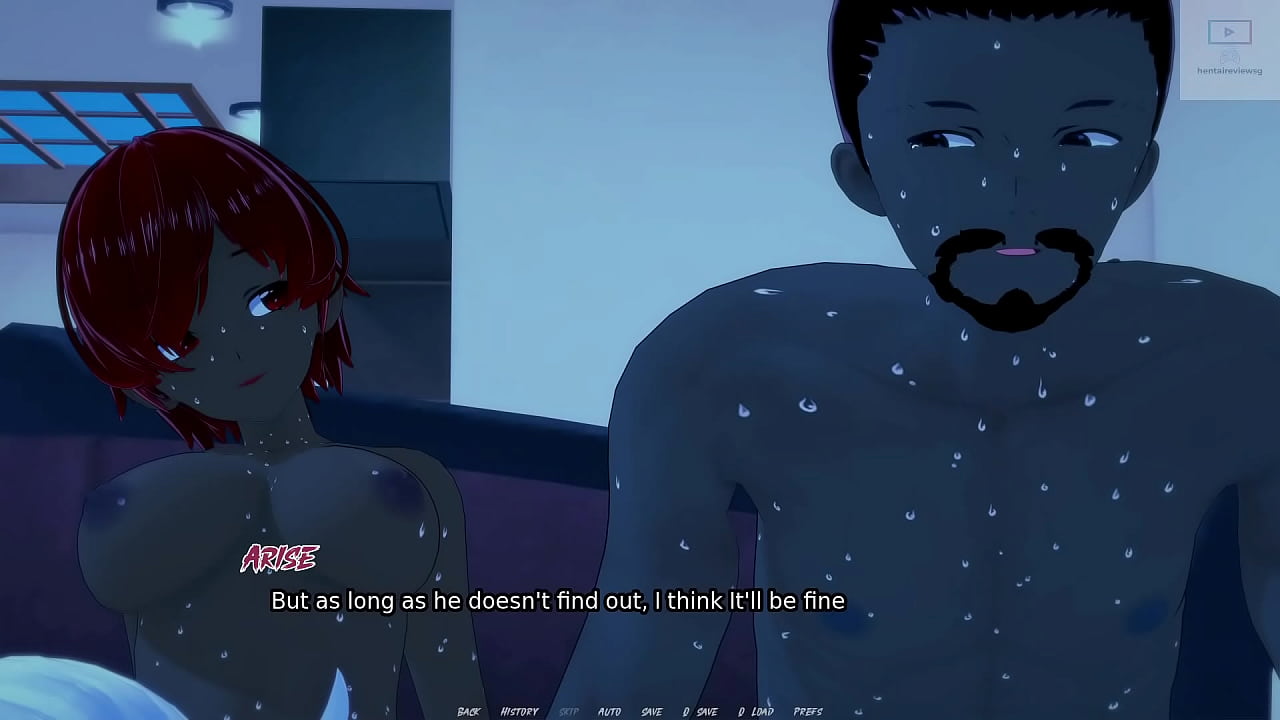Load the quick save with Q LOAD

[759, 710]
